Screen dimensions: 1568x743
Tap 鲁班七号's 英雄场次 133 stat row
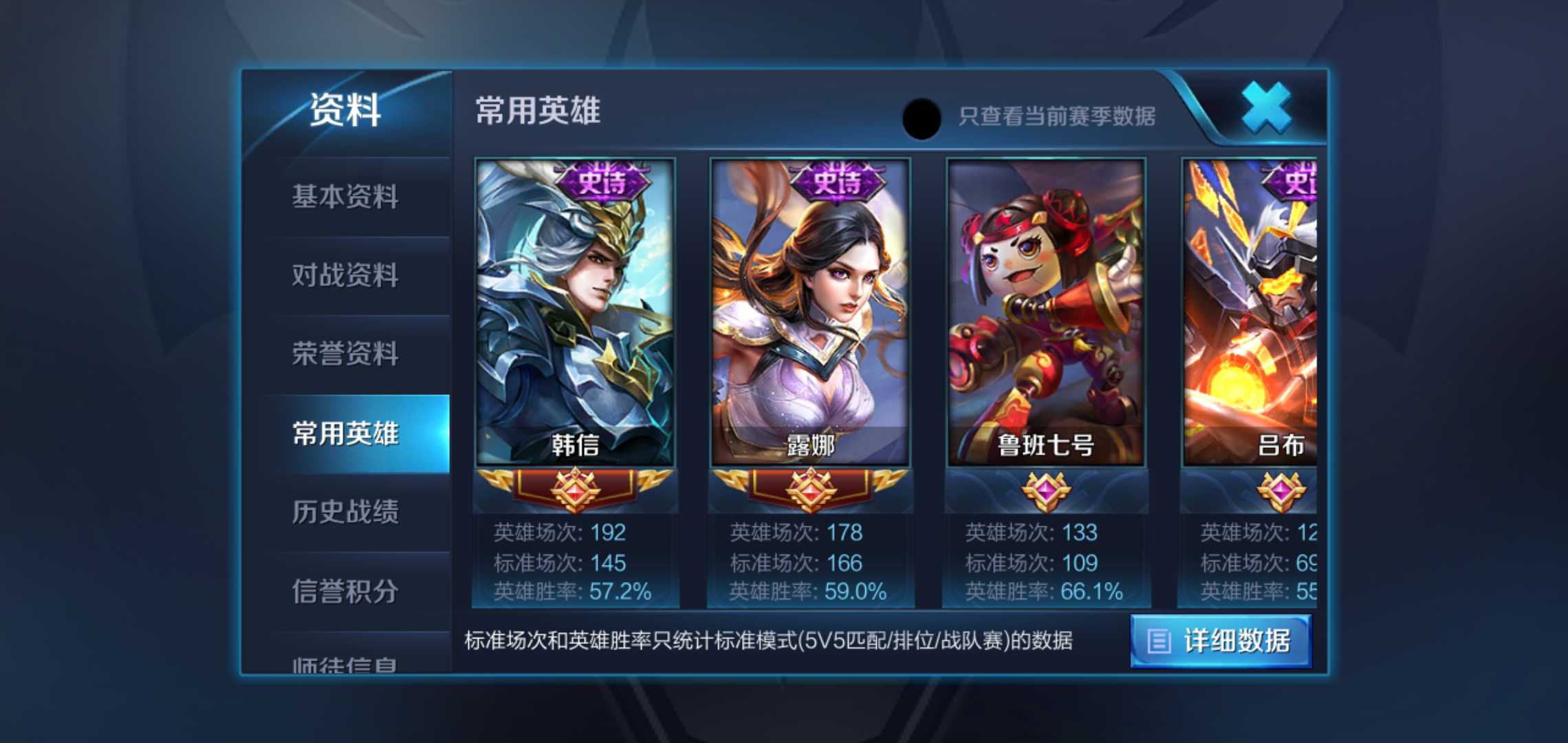[x=1047, y=533]
